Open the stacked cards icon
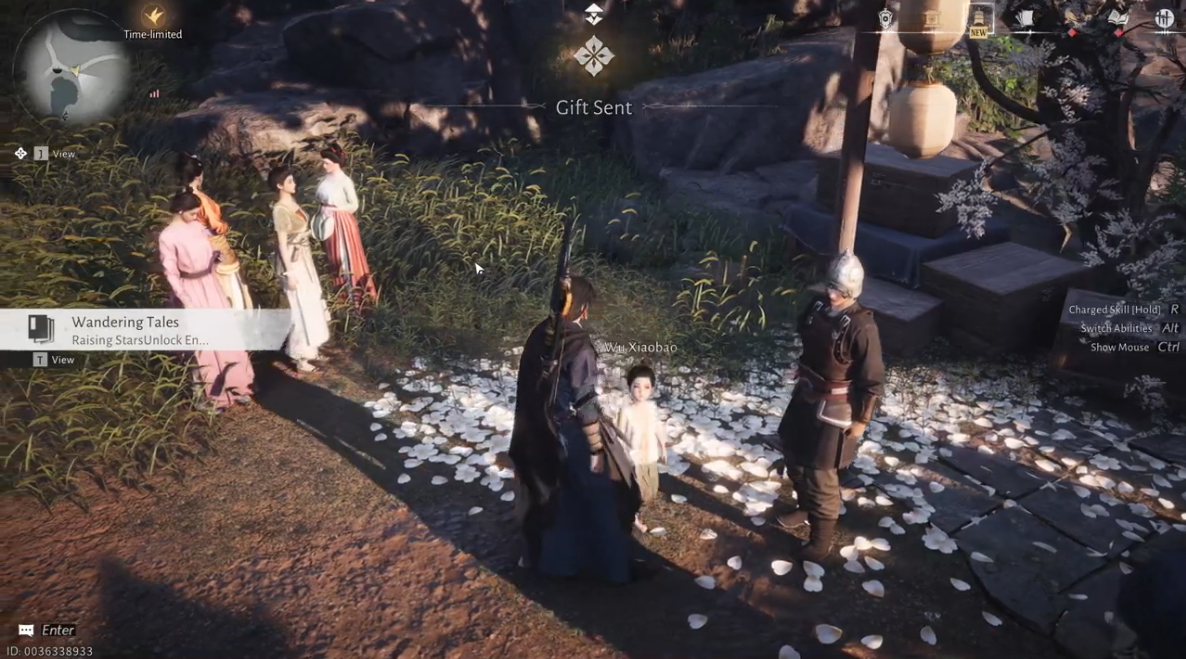 click(1025, 19)
